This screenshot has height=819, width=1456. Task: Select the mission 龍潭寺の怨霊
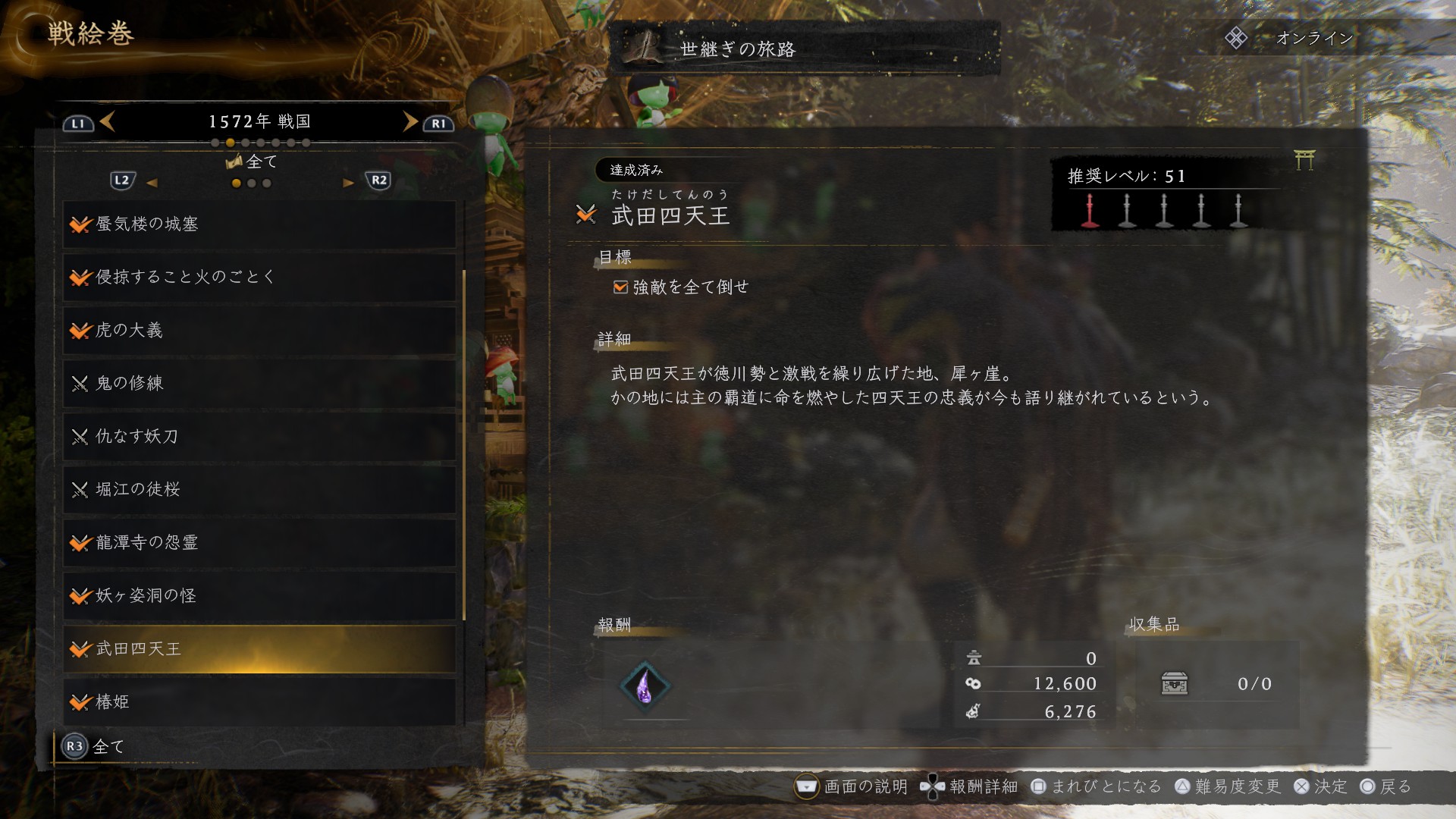pyautogui.click(x=259, y=543)
